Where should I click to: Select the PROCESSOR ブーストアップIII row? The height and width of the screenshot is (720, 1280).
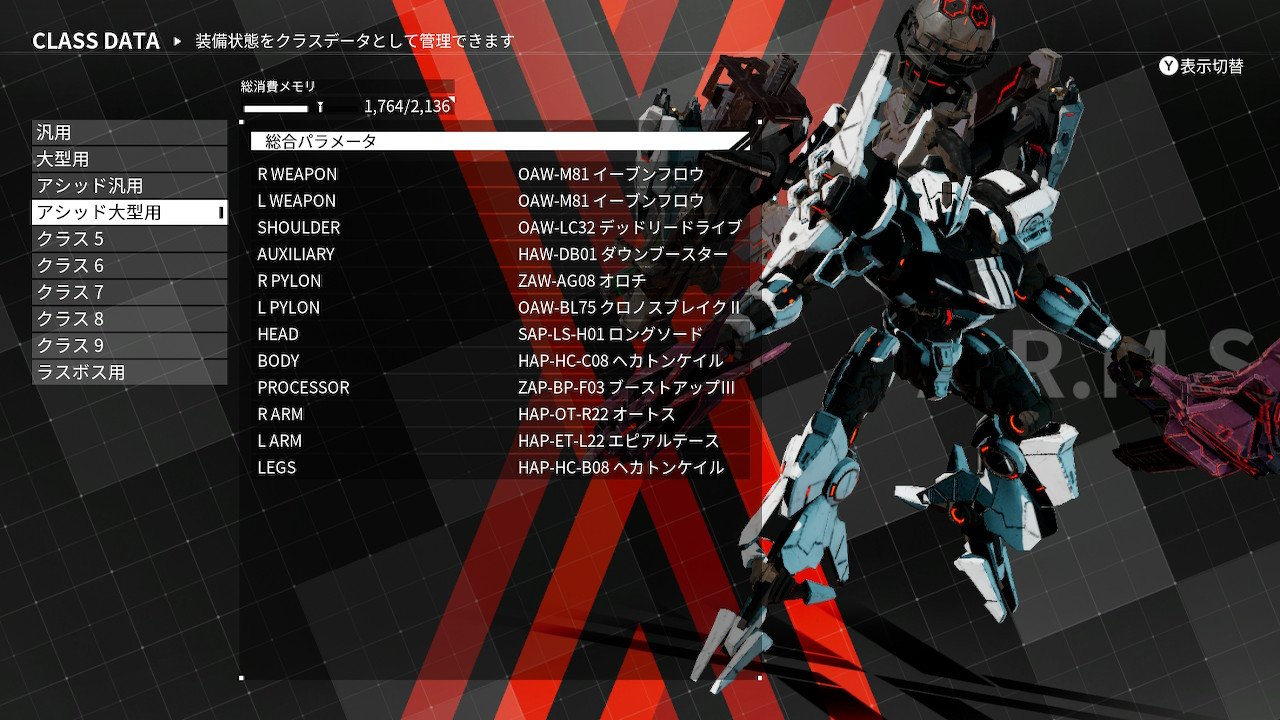[x=500, y=387]
